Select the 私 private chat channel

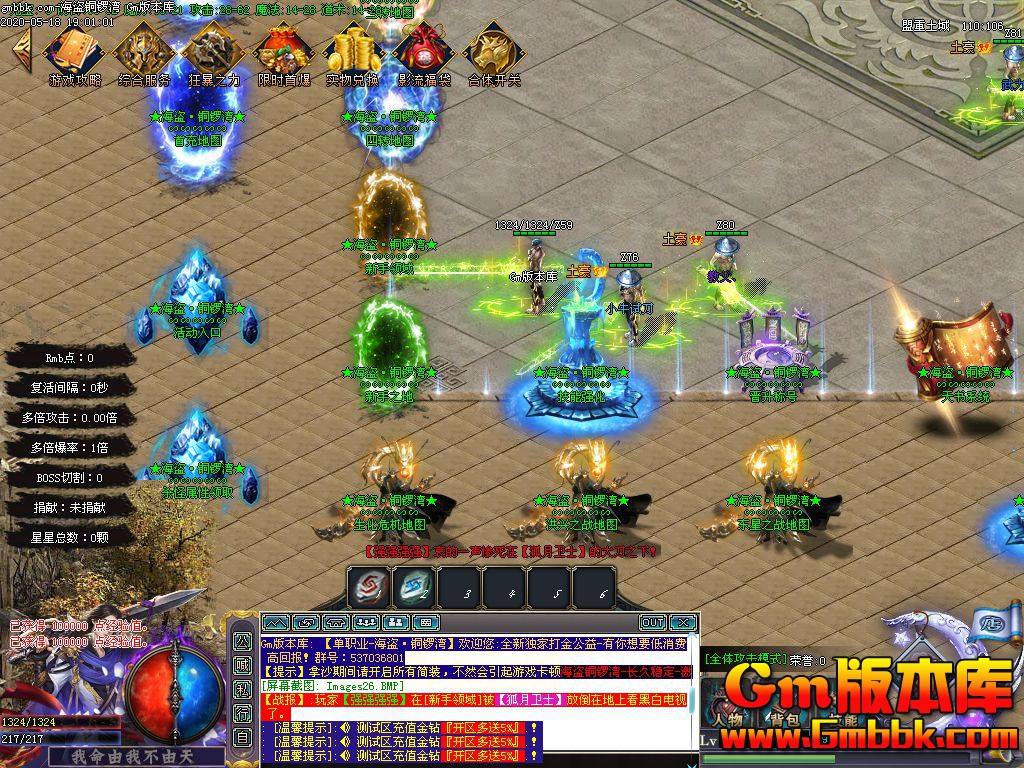[243, 689]
